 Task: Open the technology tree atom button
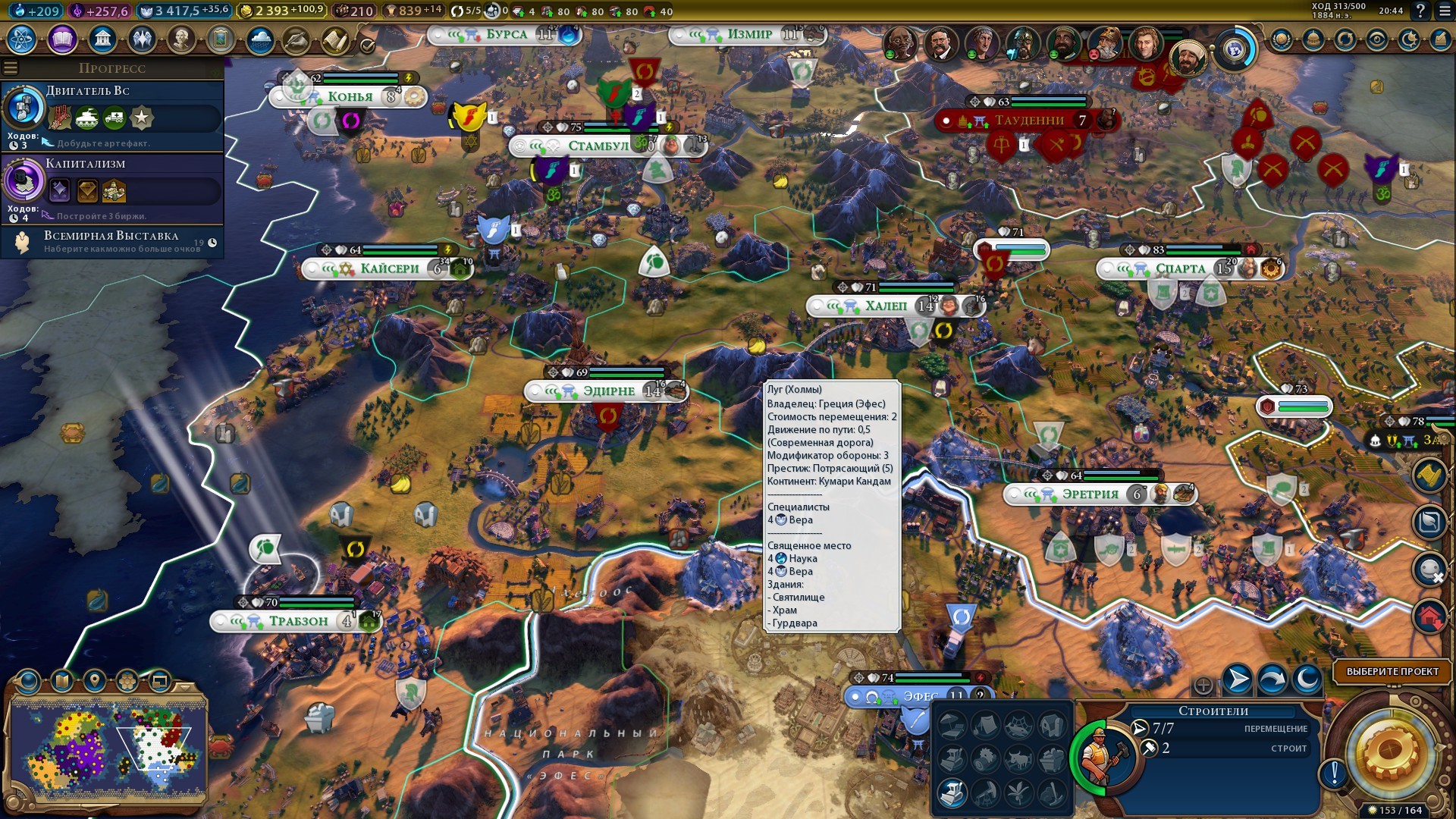click(21, 39)
